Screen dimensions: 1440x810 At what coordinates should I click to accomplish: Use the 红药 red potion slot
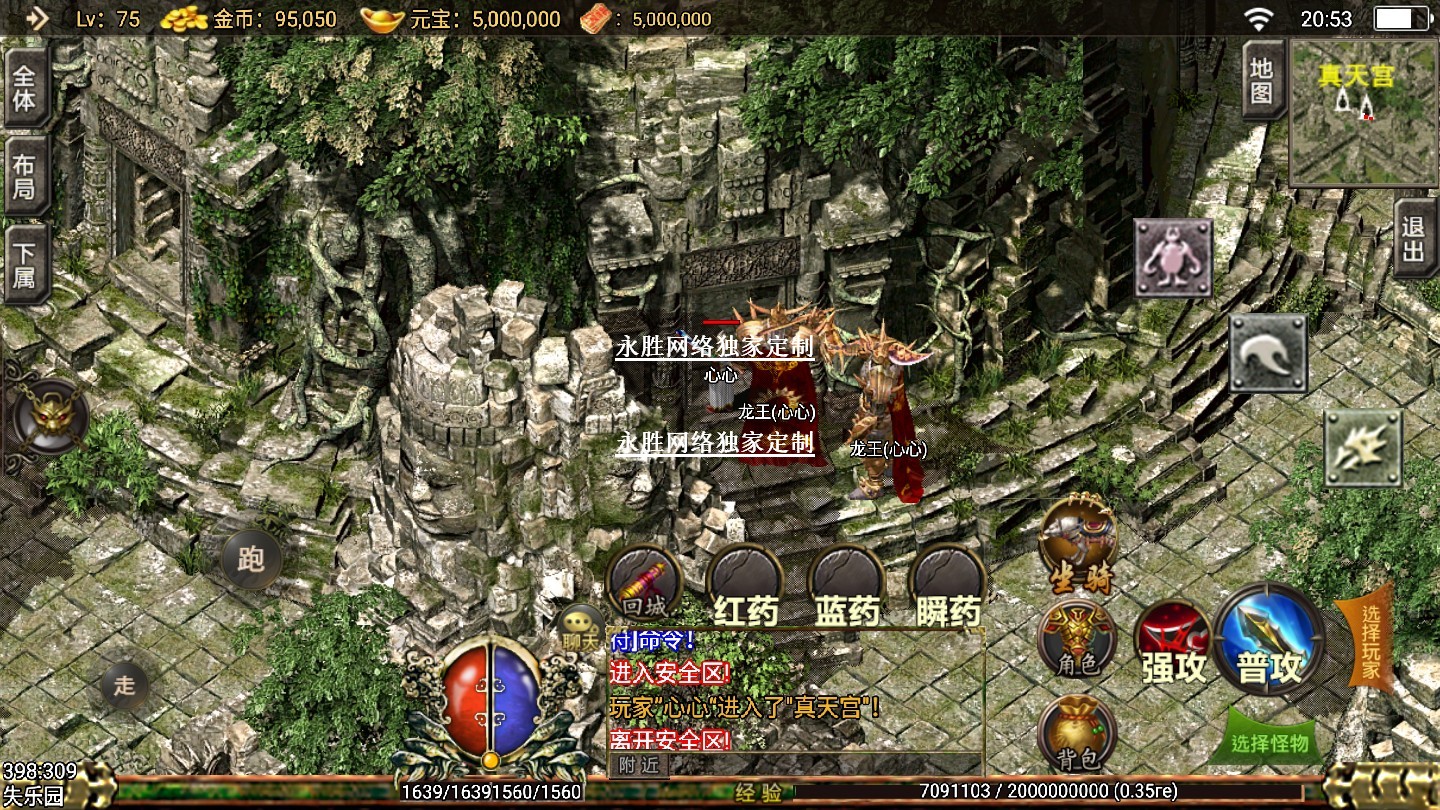pos(746,585)
